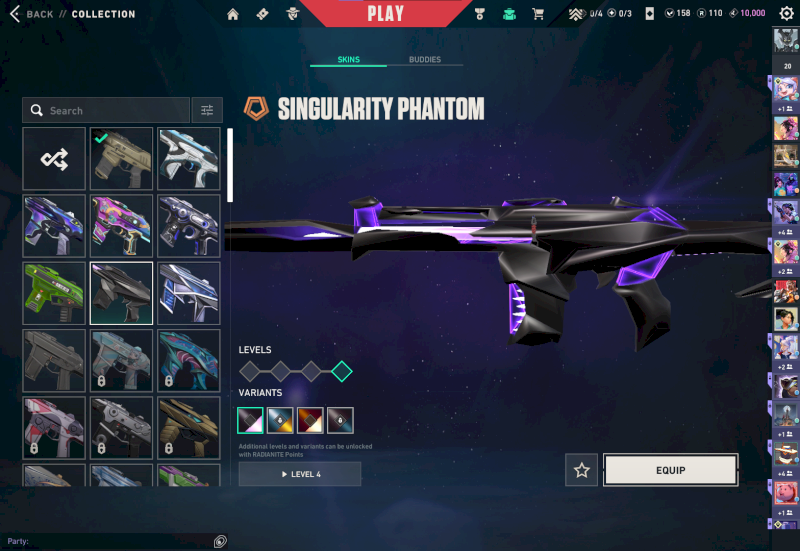Open the skin filter options
The height and width of the screenshot is (551, 800).
tap(207, 110)
